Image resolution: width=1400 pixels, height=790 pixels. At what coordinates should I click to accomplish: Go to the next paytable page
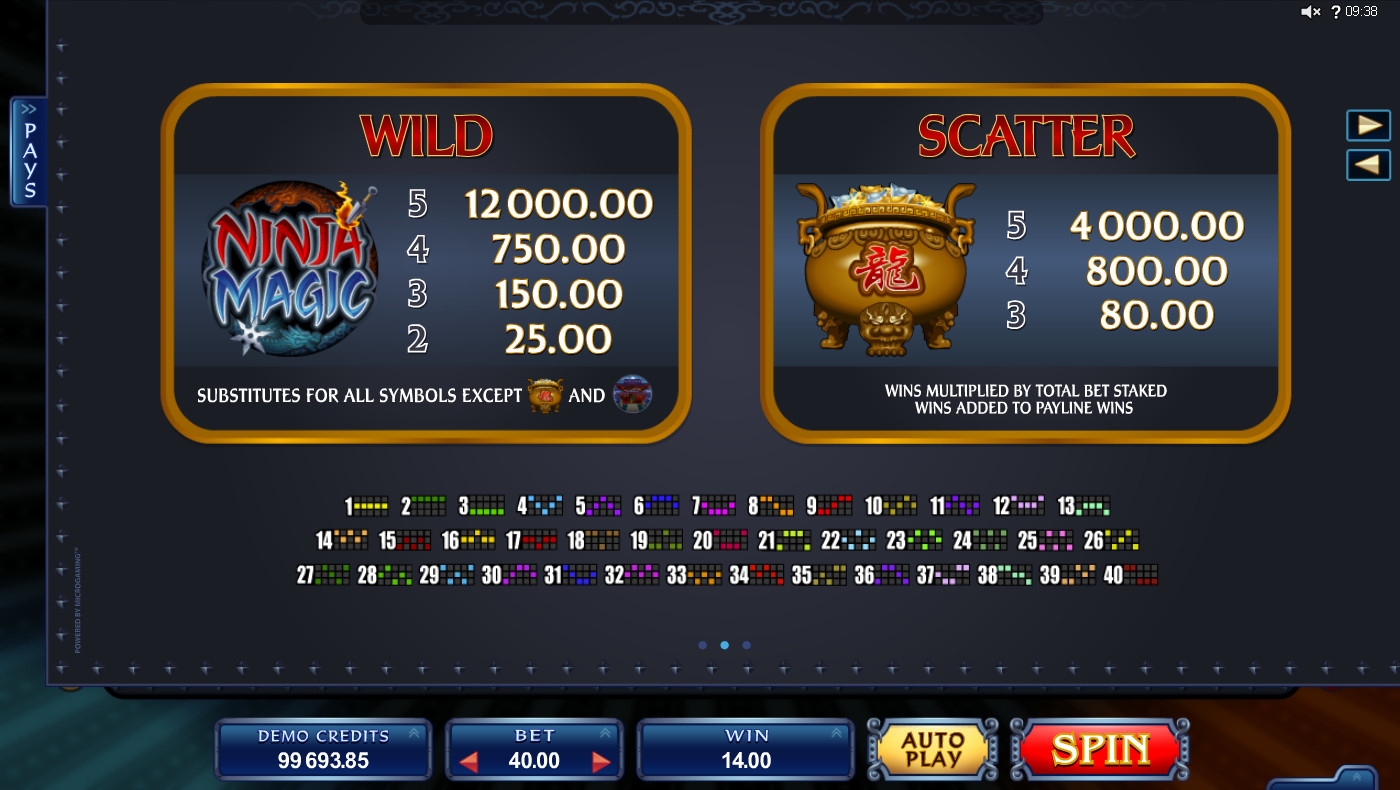click(1367, 125)
